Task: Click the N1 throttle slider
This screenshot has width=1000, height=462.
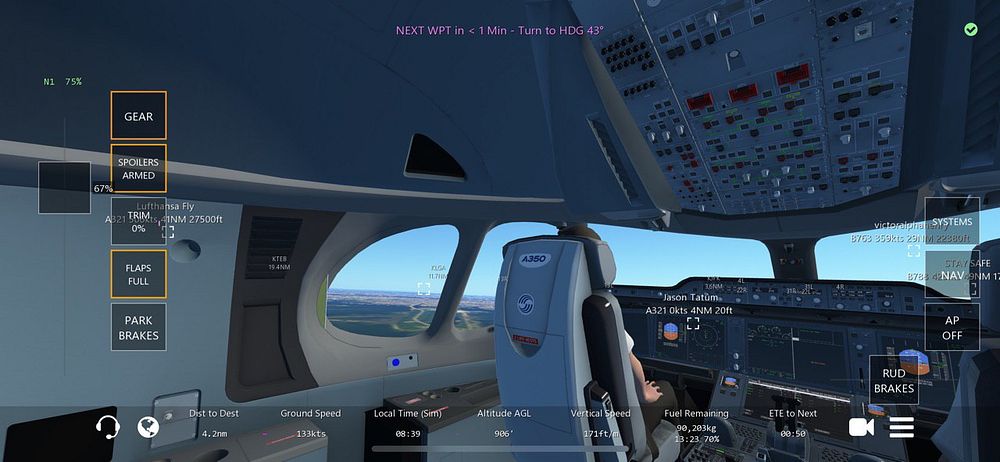Action: pyautogui.click(x=65, y=188)
